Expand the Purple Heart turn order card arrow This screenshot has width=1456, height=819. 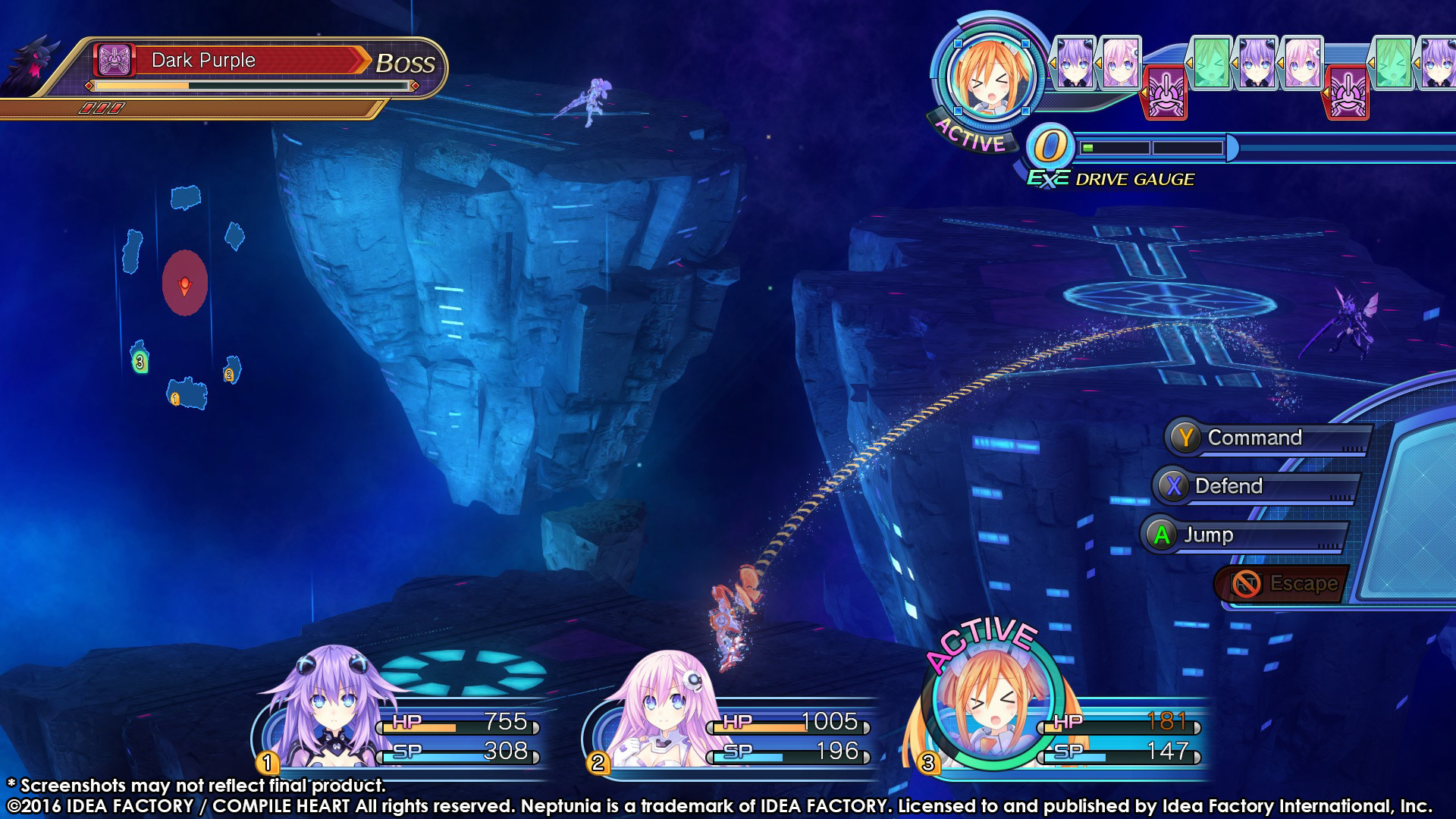pyautogui.click(x=1053, y=61)
